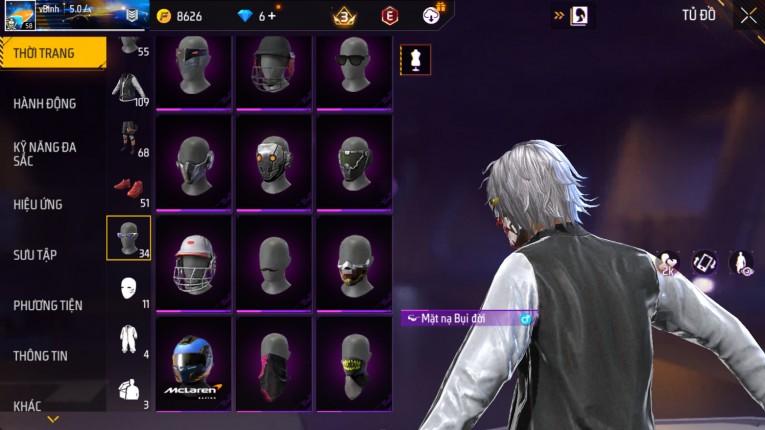Switch to the Hành Động tab
The height and width of the screenshot is (430, 765).
click(x=45, y=103)
